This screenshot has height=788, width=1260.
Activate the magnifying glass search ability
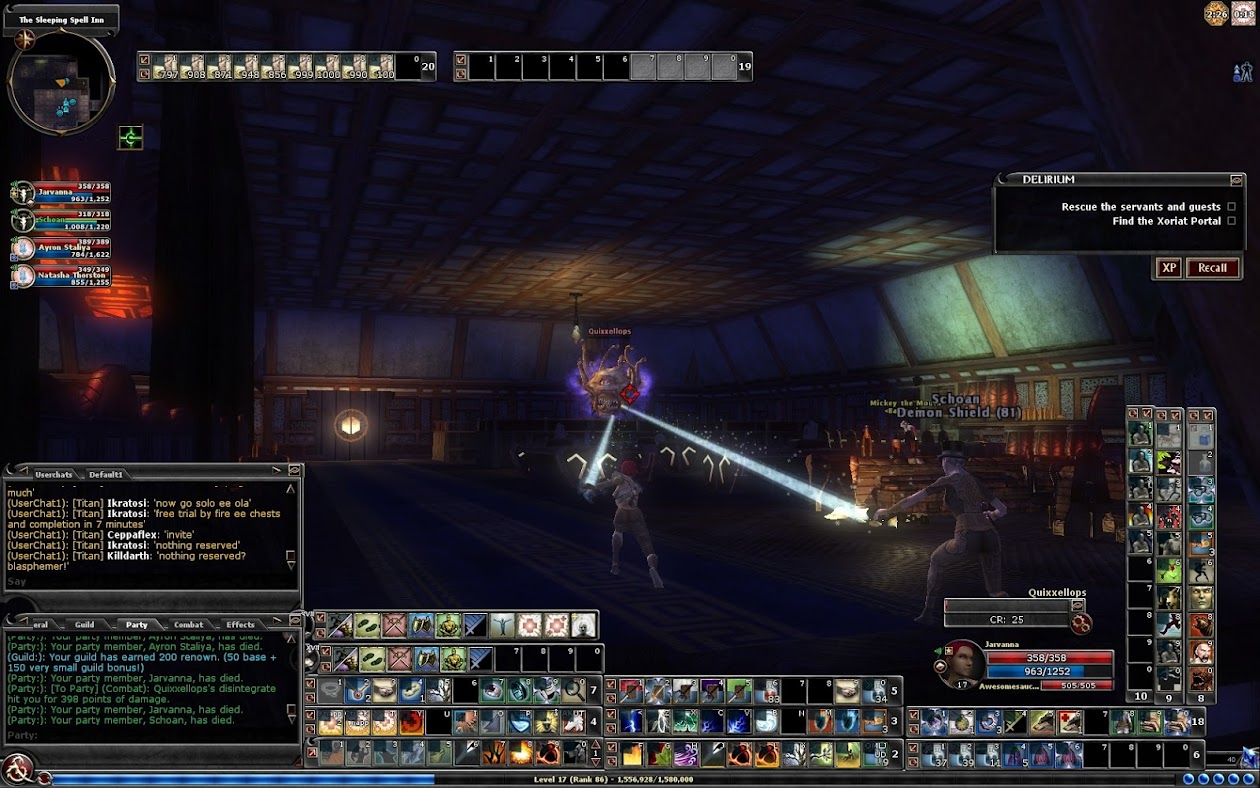tap(573, 691)
